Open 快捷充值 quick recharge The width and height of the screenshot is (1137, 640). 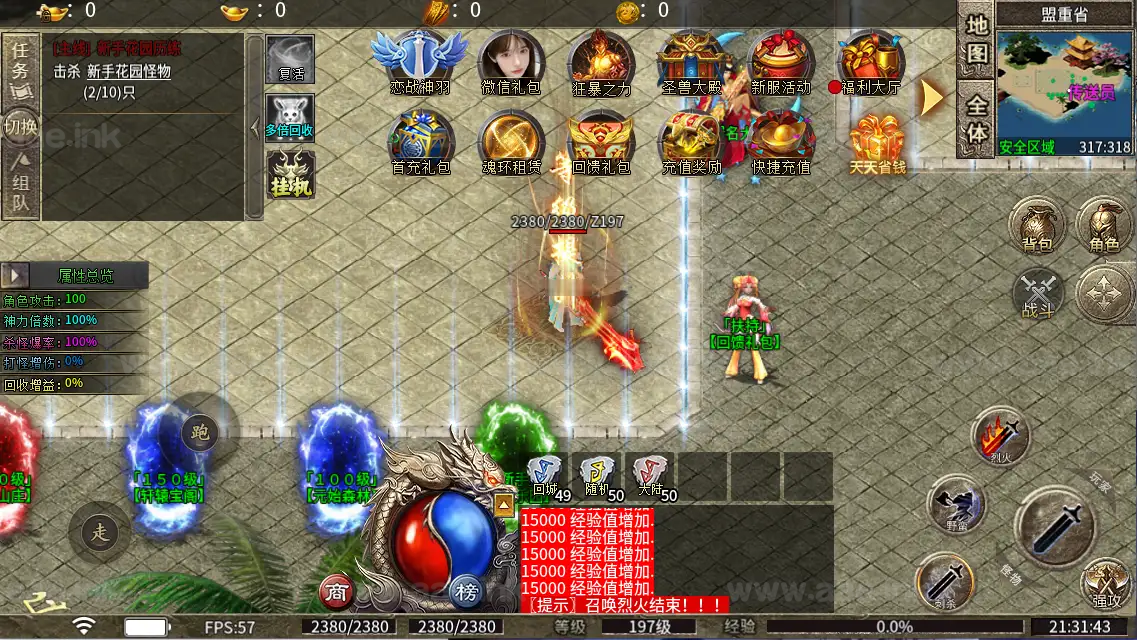pyautogui.click(x=781, y=141)
